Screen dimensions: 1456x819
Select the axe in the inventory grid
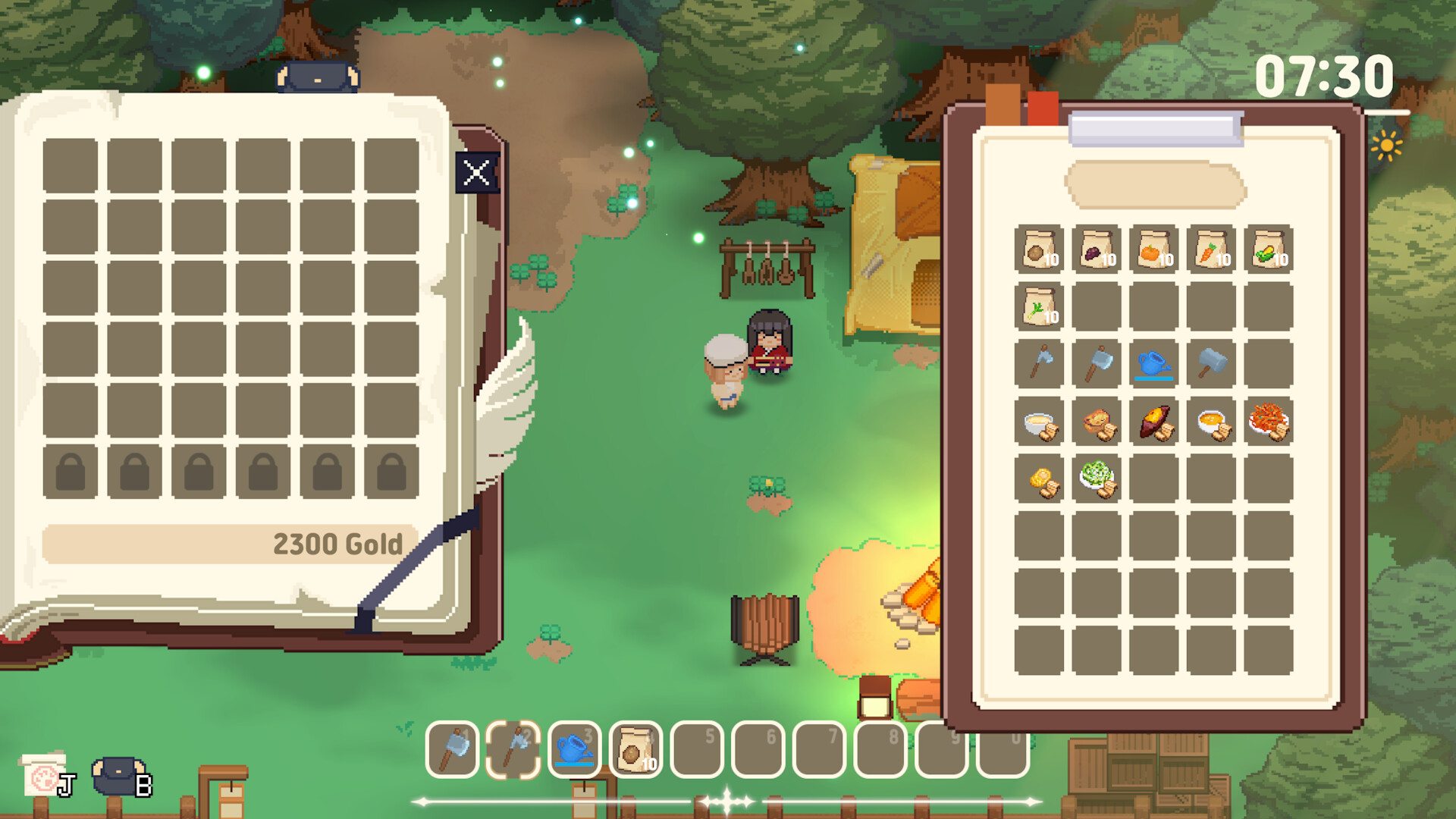click(1038, 364)
